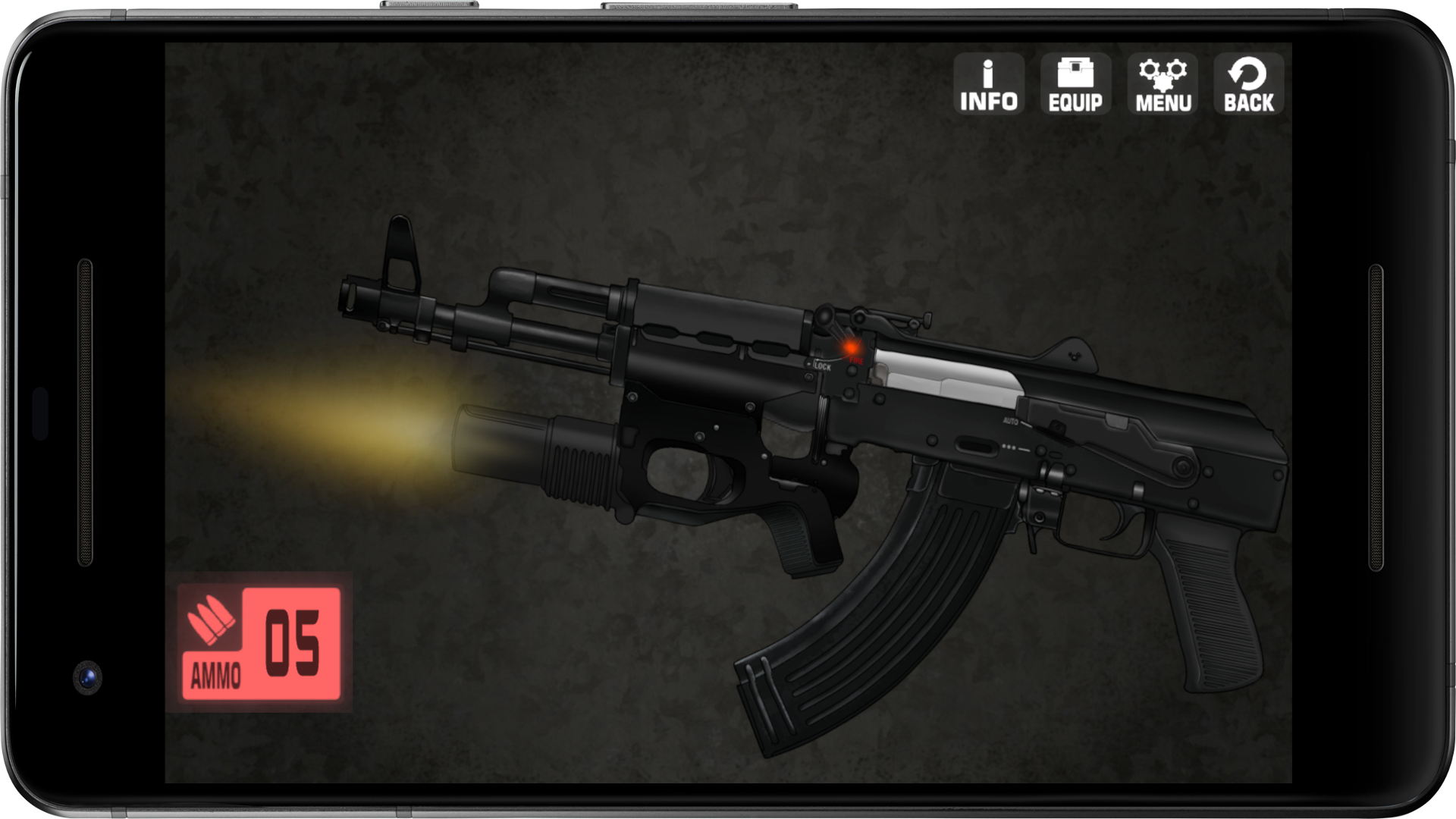This screenshot has width=1456, height=819.
Task: Set the selector to FIRE mode
Action: [x=855, y=361]
